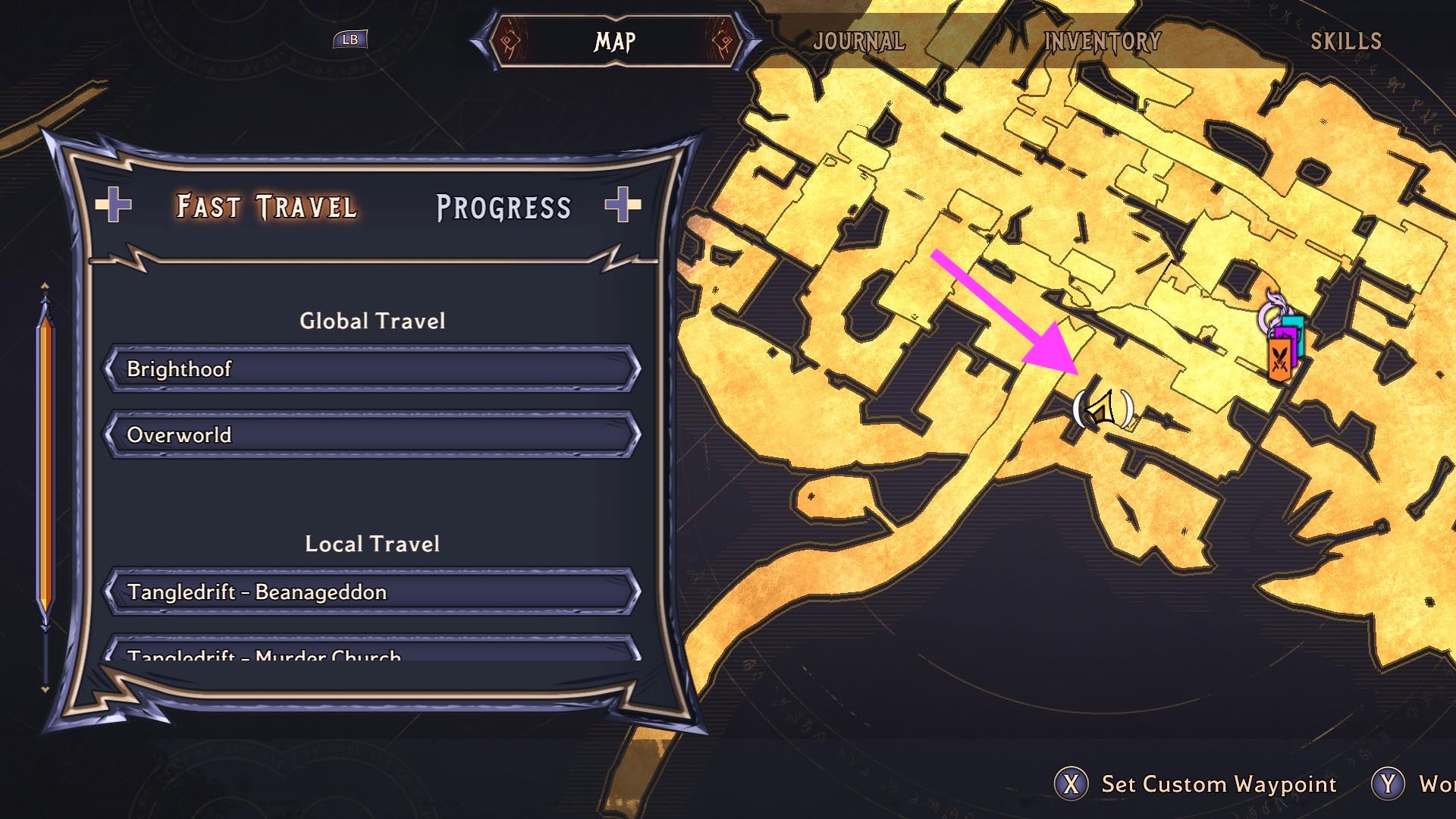Switch to the Inventory screen
The width and height of the screenshot is (1456, 819).
[x=1101, y=42]
